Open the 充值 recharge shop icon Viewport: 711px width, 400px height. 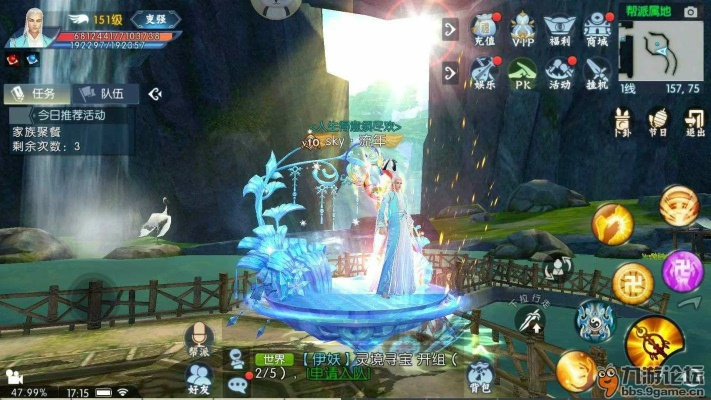485,28
